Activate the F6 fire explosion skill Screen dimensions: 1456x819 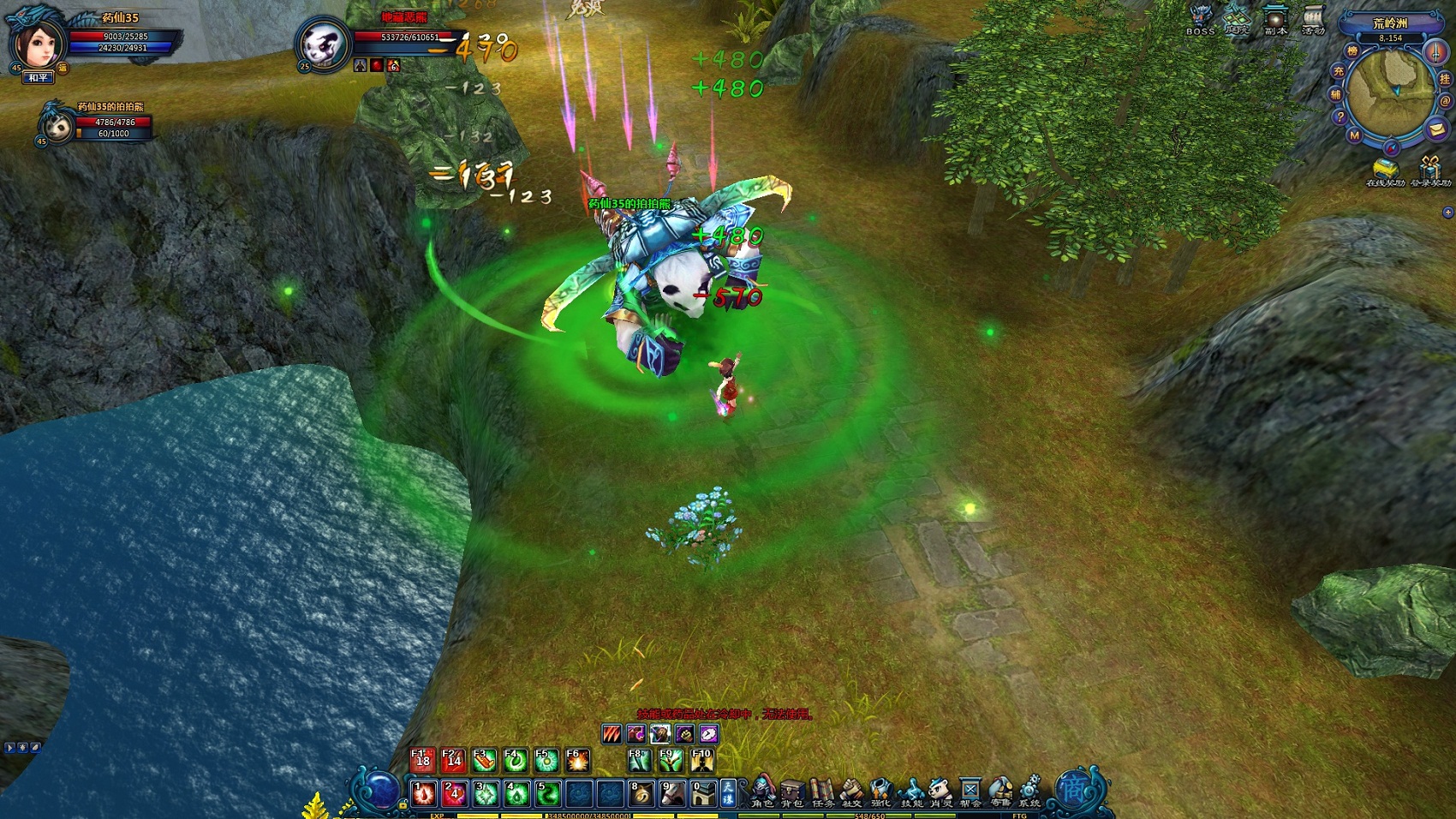[577, 760]
